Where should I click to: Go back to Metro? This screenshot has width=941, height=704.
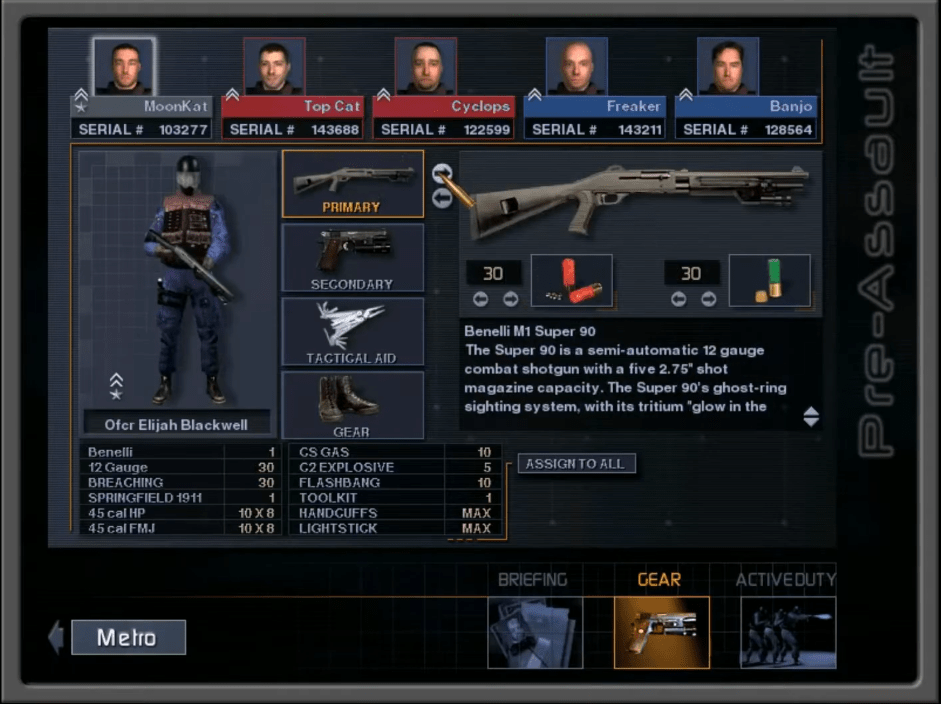tap(128, 637)
